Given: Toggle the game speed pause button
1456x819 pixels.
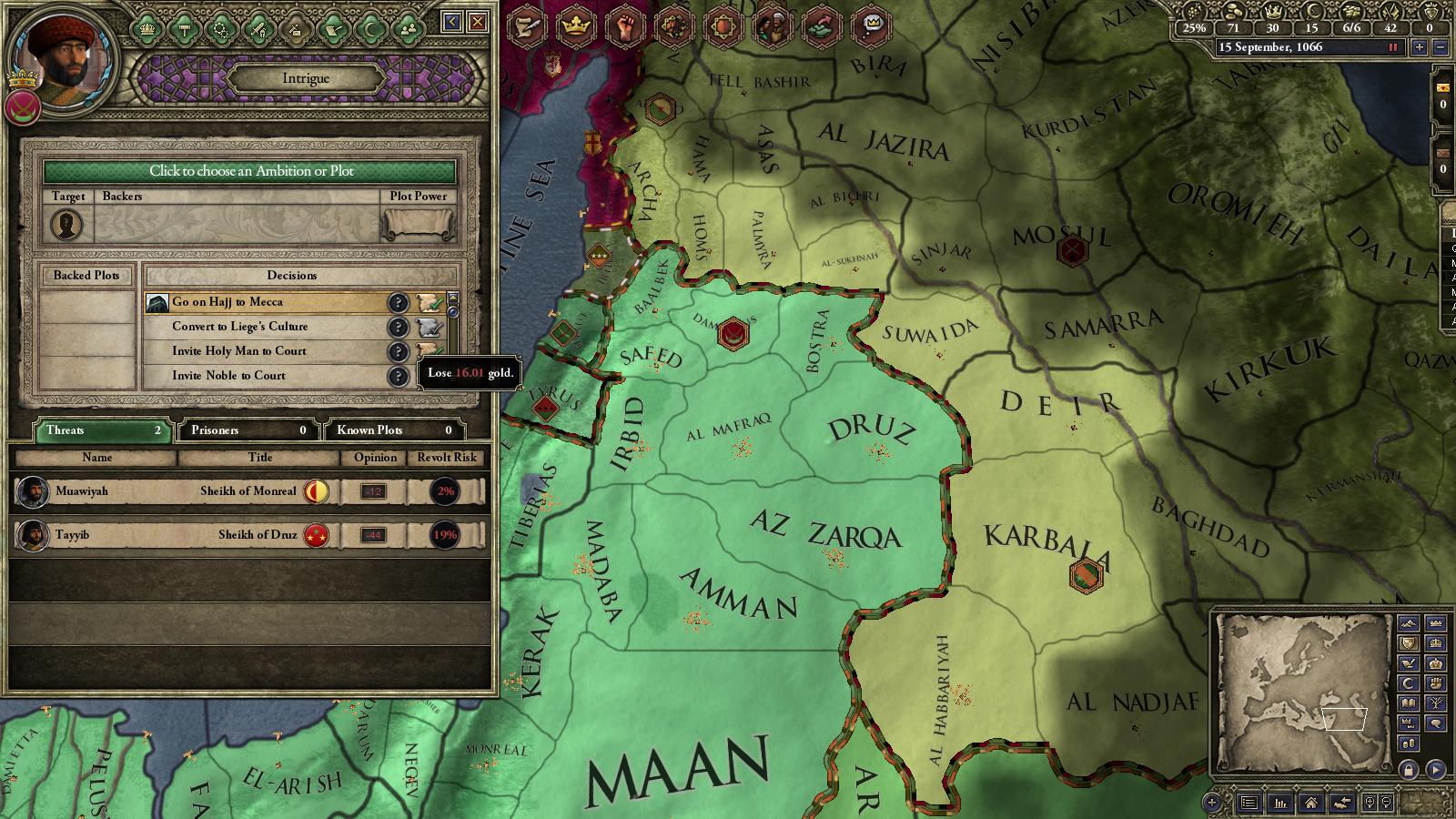Looking at the screenshot, I should [x=1392, y=47].
